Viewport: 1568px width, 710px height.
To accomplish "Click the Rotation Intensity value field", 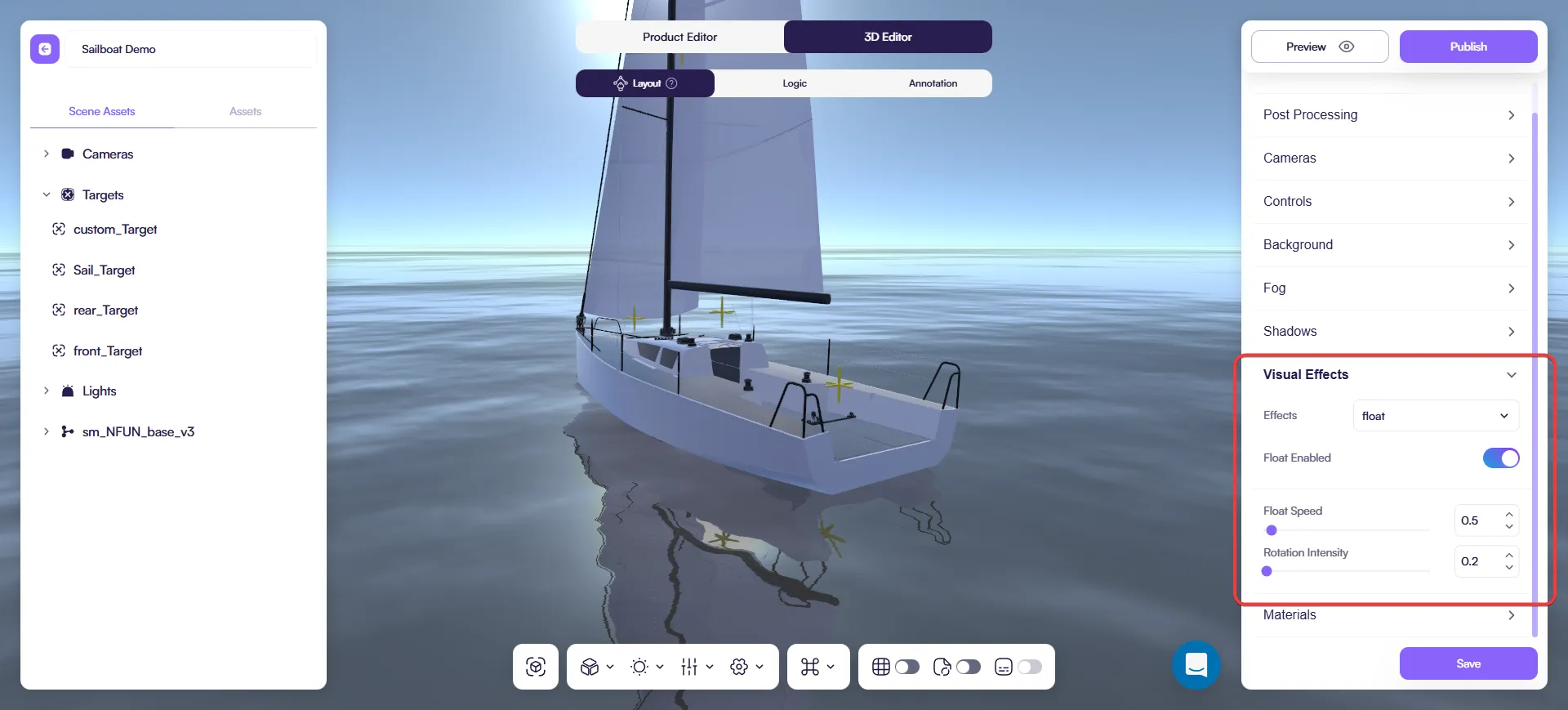I will coord(1477,561).
